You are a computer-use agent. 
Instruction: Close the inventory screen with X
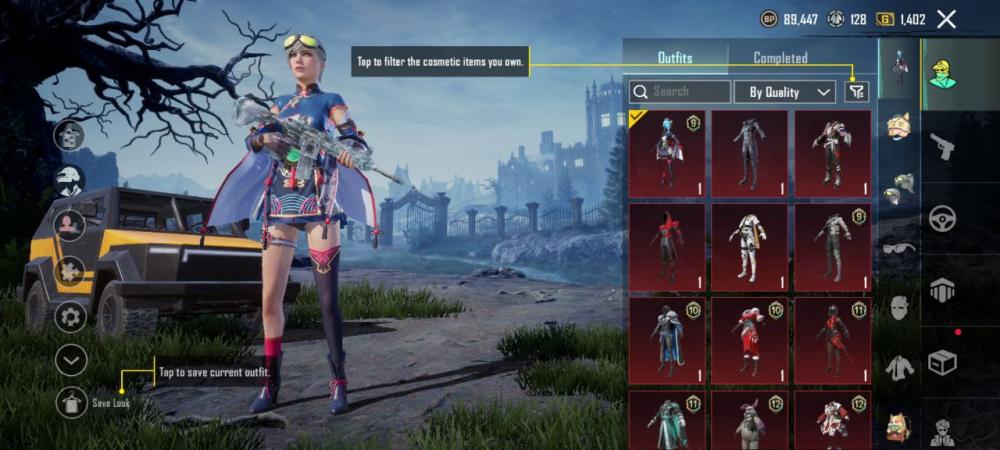point(946,19)
